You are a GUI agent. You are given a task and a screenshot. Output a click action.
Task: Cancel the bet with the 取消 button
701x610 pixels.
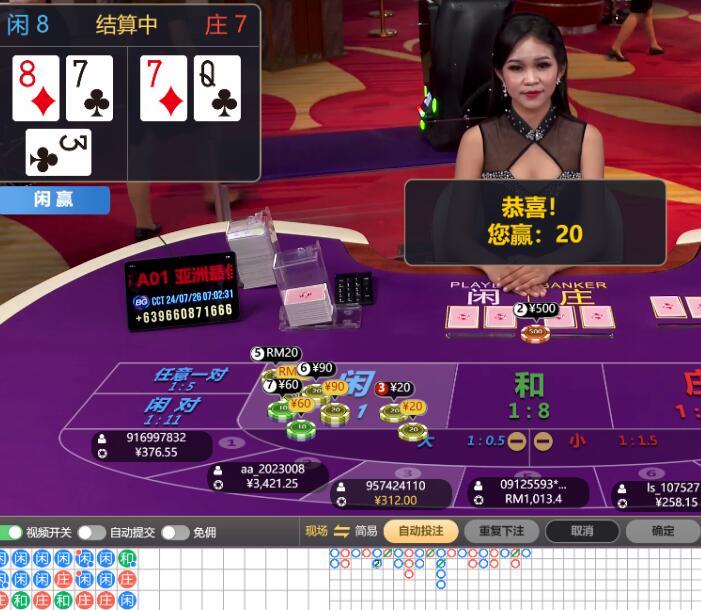point(582,531)
